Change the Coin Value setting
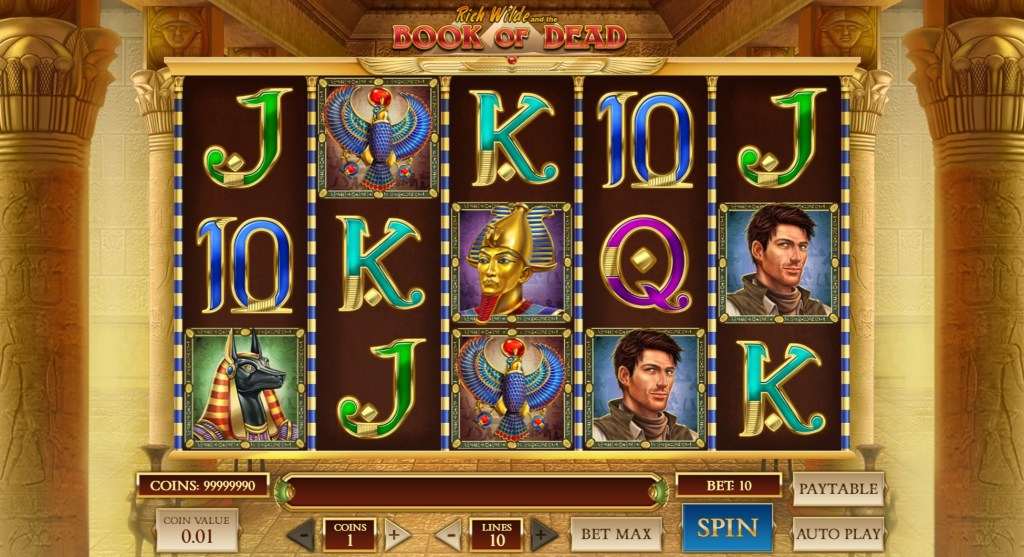This screenshot has width=1024, height=557. coord(197,530)
